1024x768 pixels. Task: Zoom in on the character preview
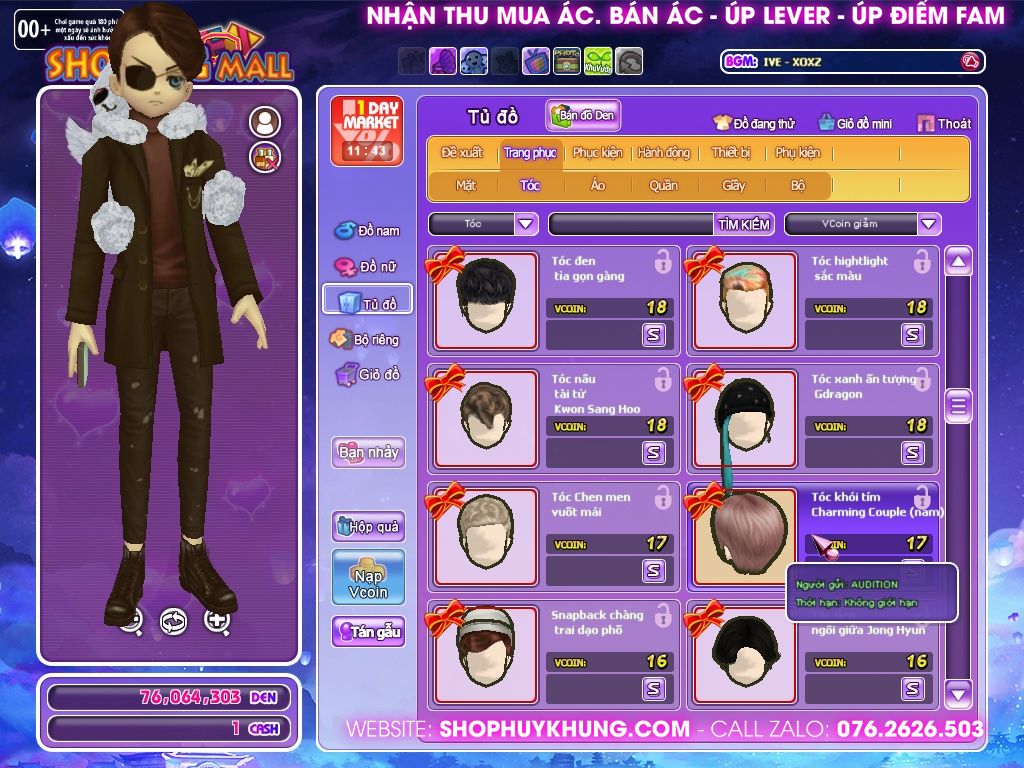217,621
